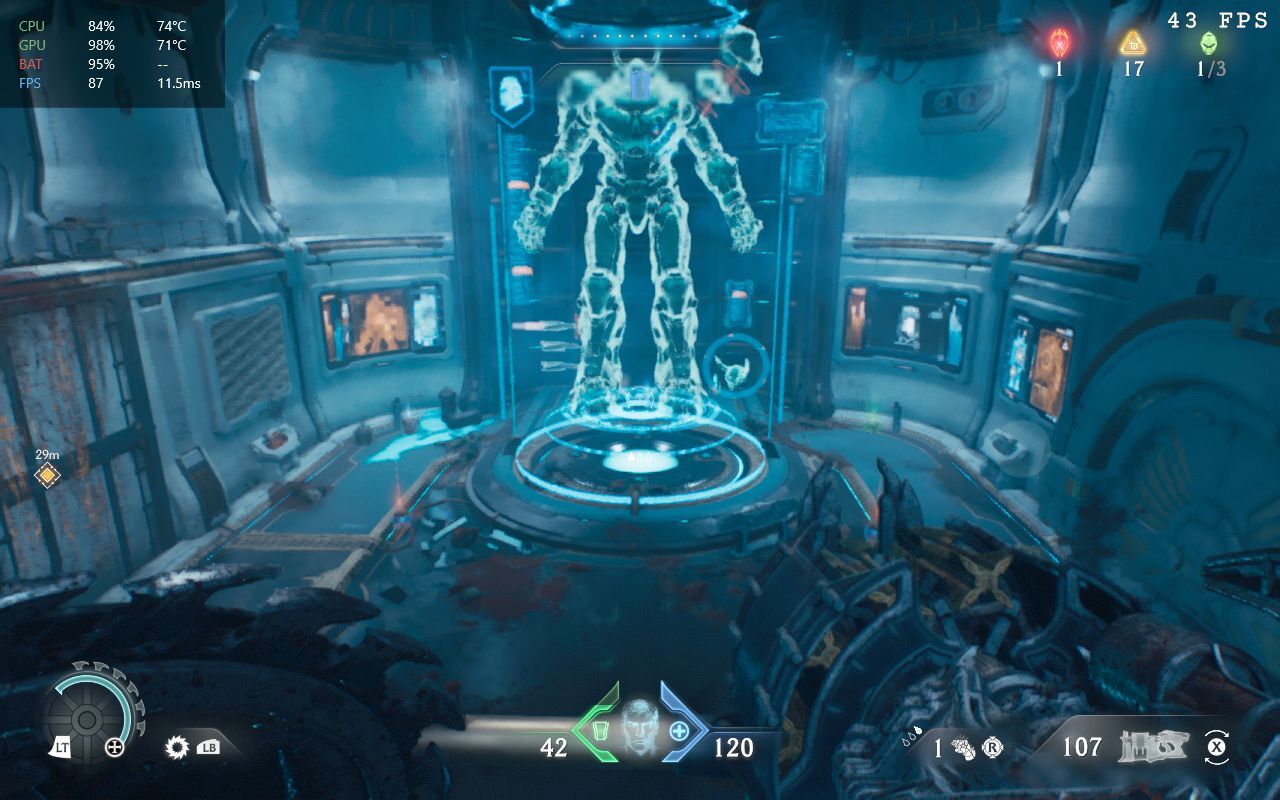Click the yellow triangle currency icon

(x=1132, y=43)
